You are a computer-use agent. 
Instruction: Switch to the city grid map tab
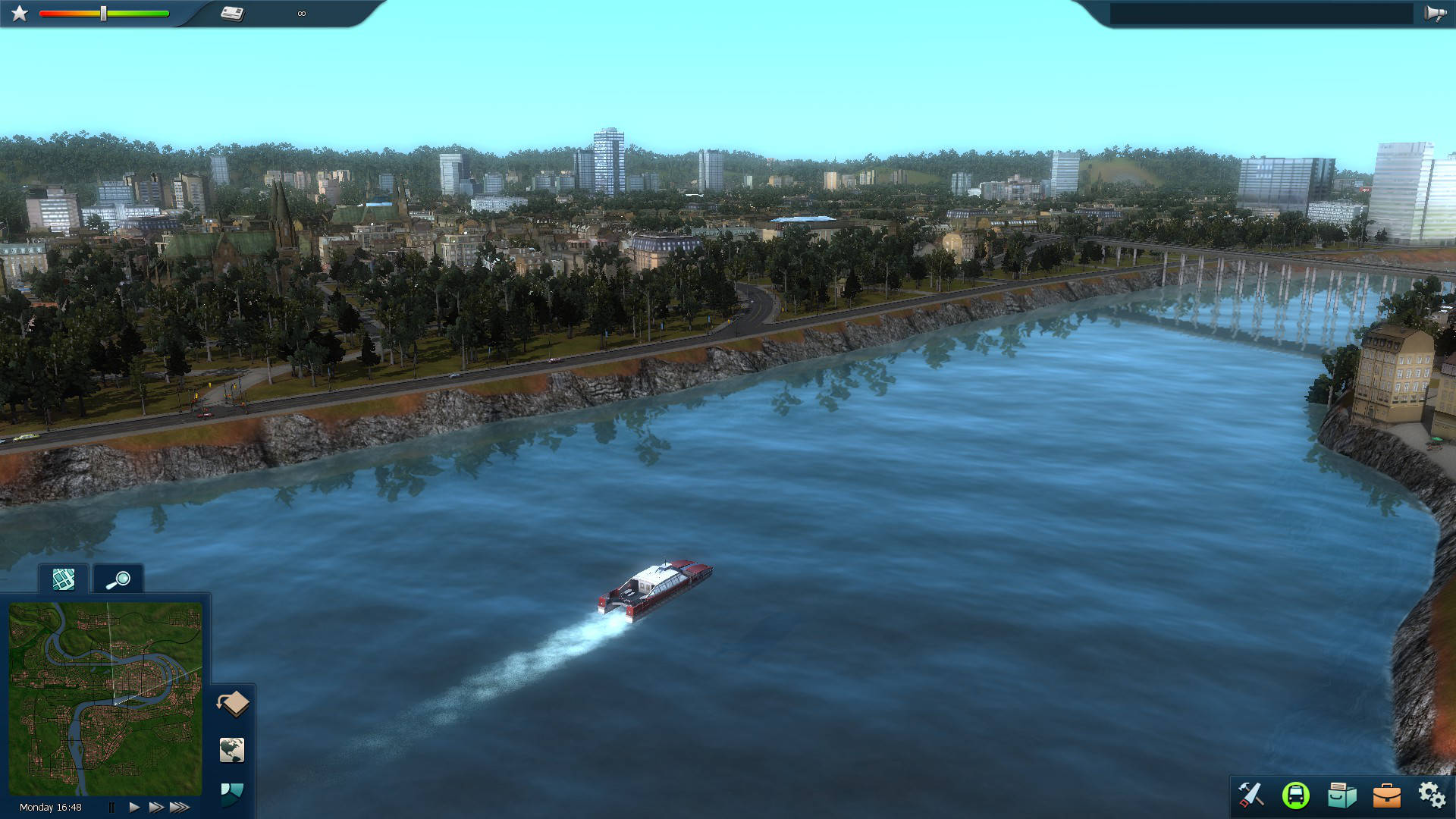64,580
